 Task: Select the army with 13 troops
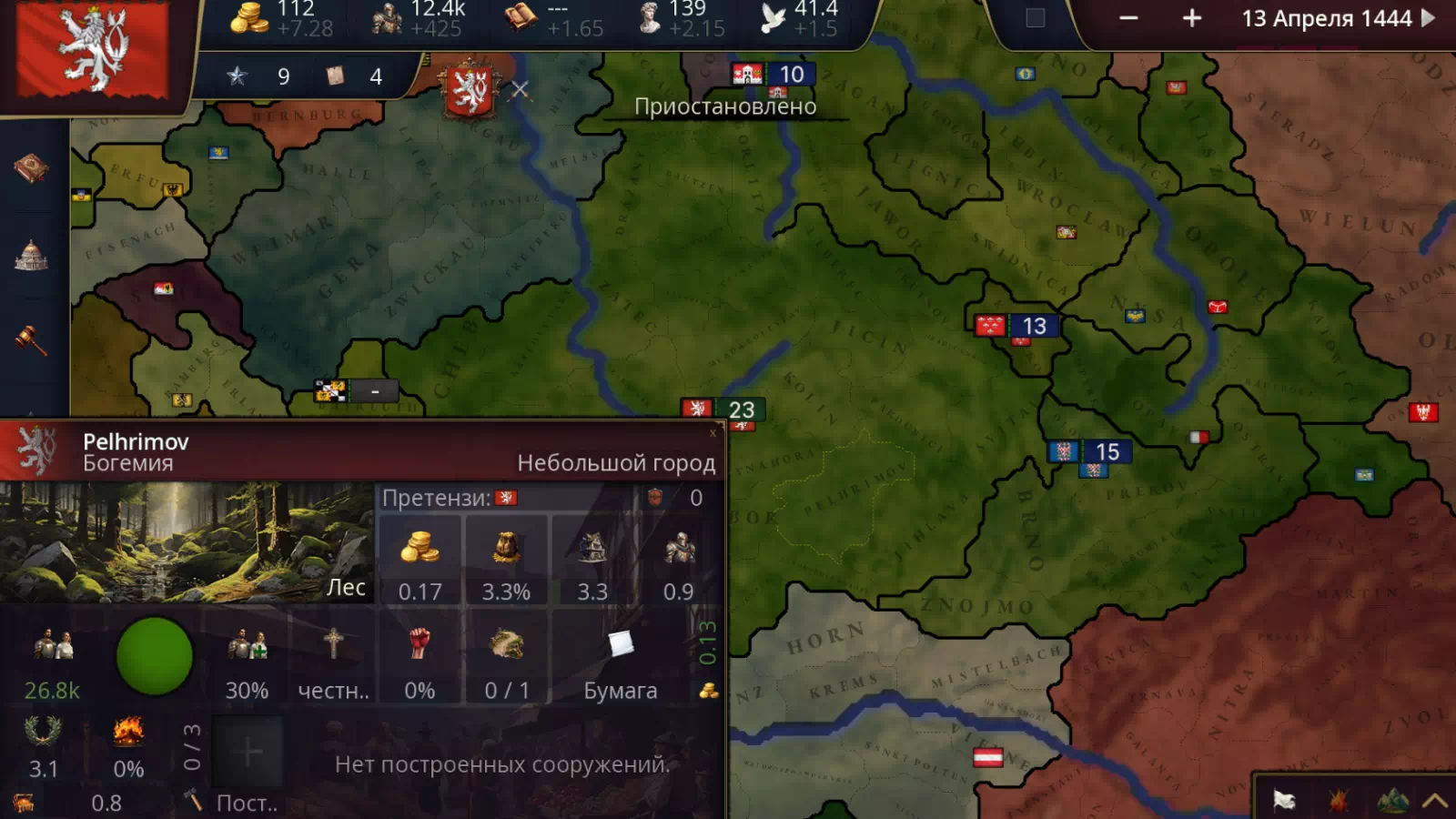[x=1016, y=326]
